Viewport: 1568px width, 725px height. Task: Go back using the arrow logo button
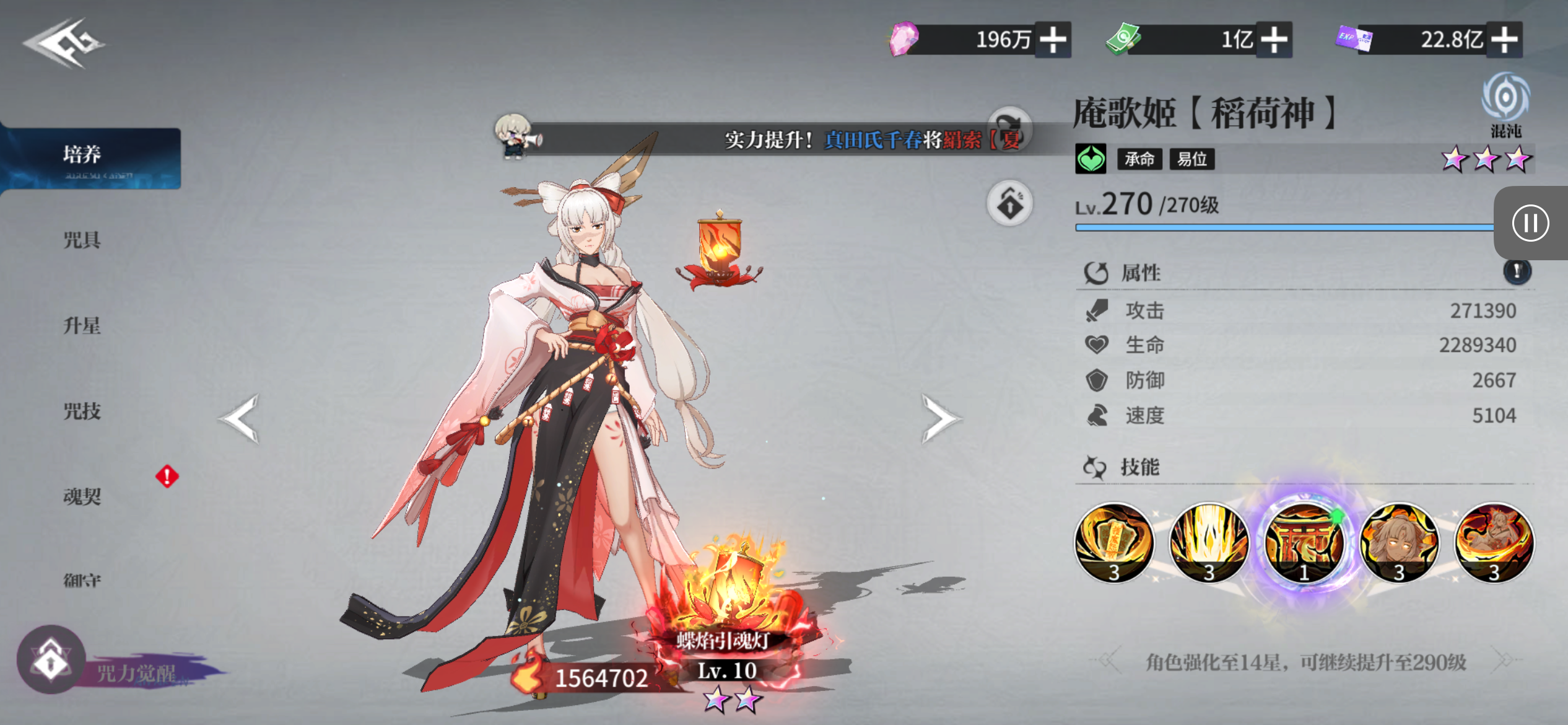point(64,43)
